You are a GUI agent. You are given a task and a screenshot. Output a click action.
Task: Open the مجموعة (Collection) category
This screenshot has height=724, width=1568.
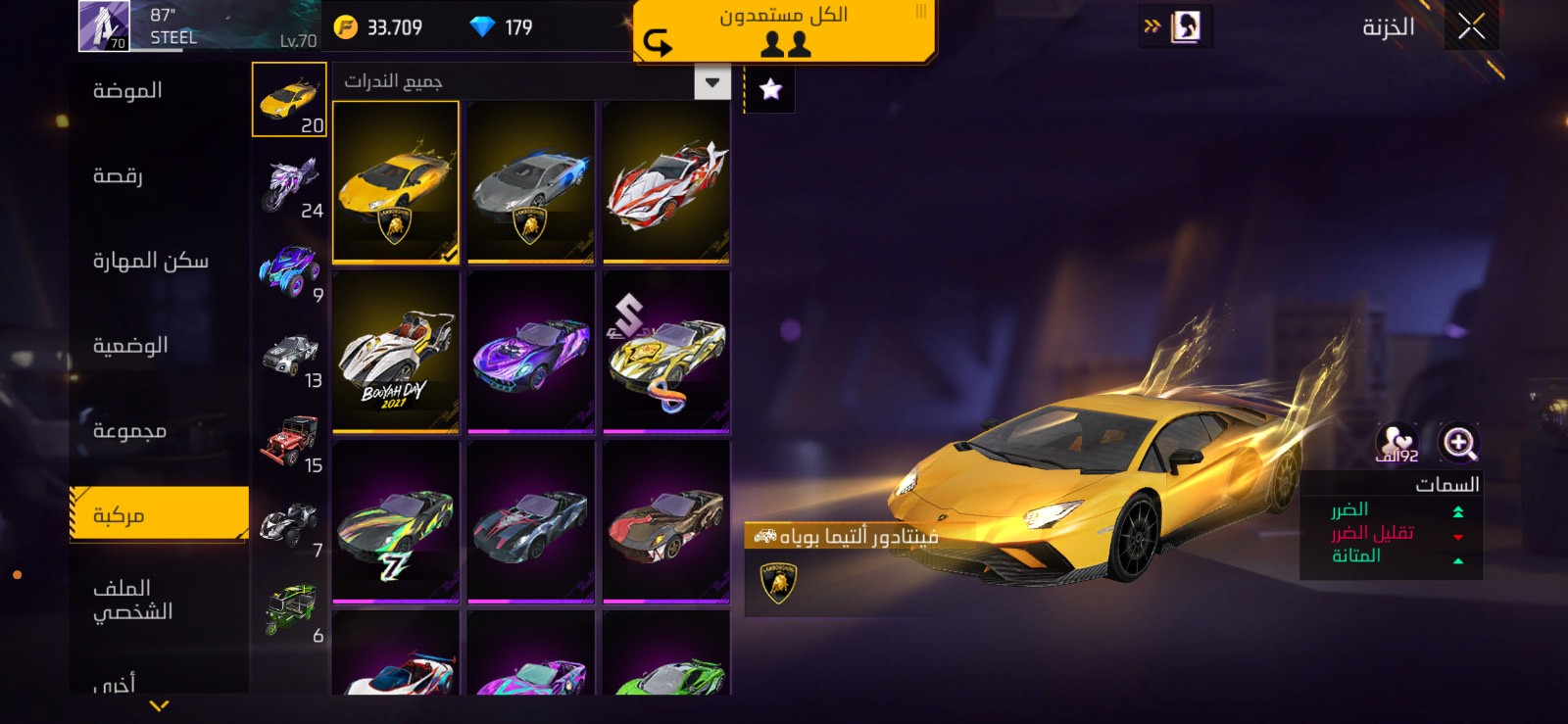(129, 431)
